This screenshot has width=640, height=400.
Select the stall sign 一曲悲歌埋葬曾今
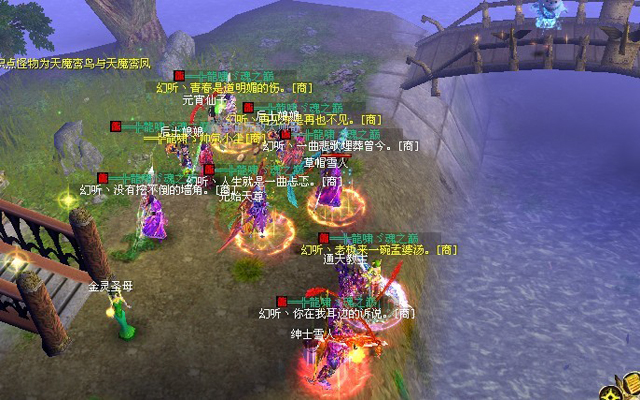[340, 146]
